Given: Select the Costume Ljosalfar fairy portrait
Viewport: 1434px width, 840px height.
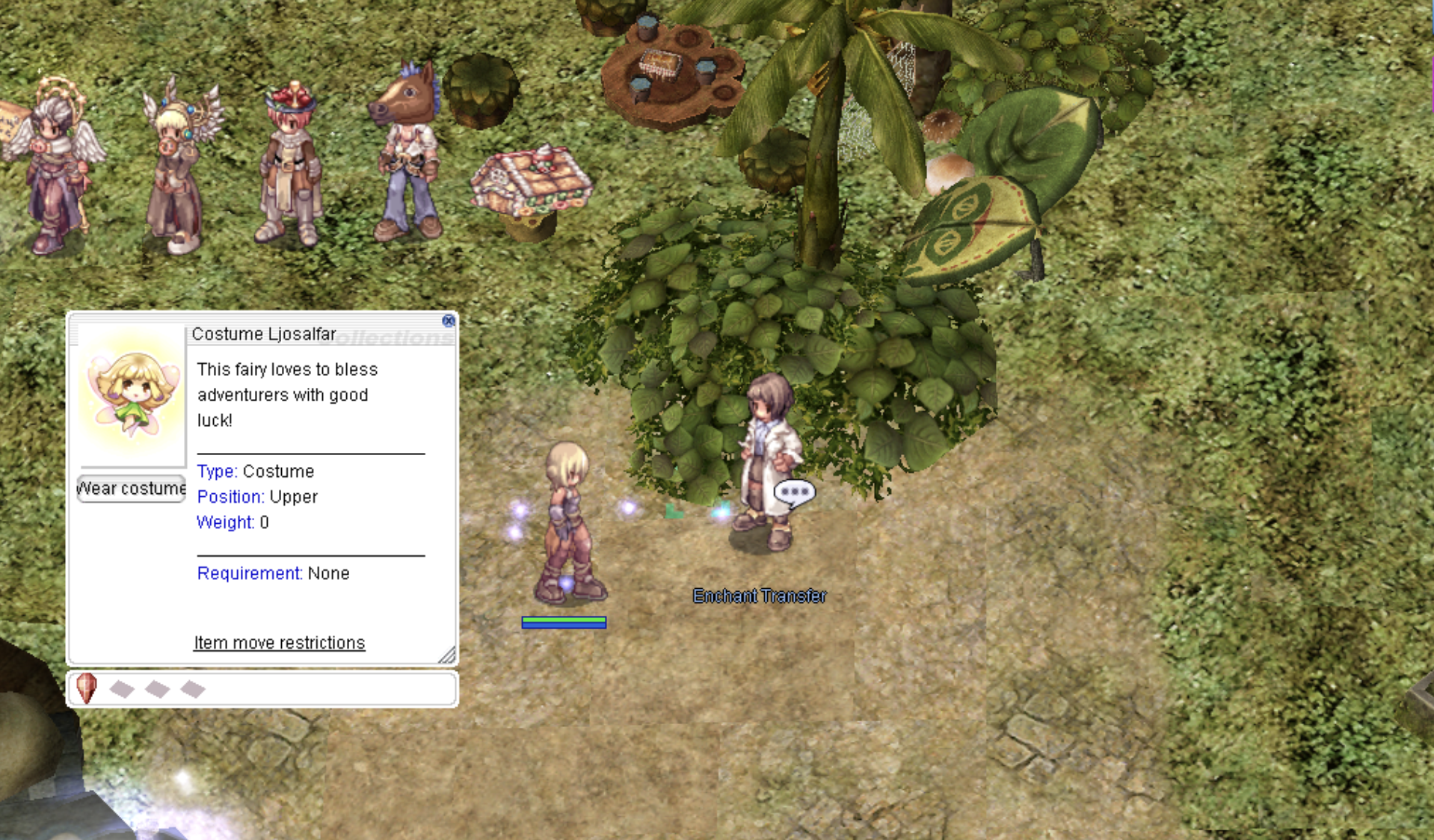Looking at the screenshot, I should click(x=132, y=395).
